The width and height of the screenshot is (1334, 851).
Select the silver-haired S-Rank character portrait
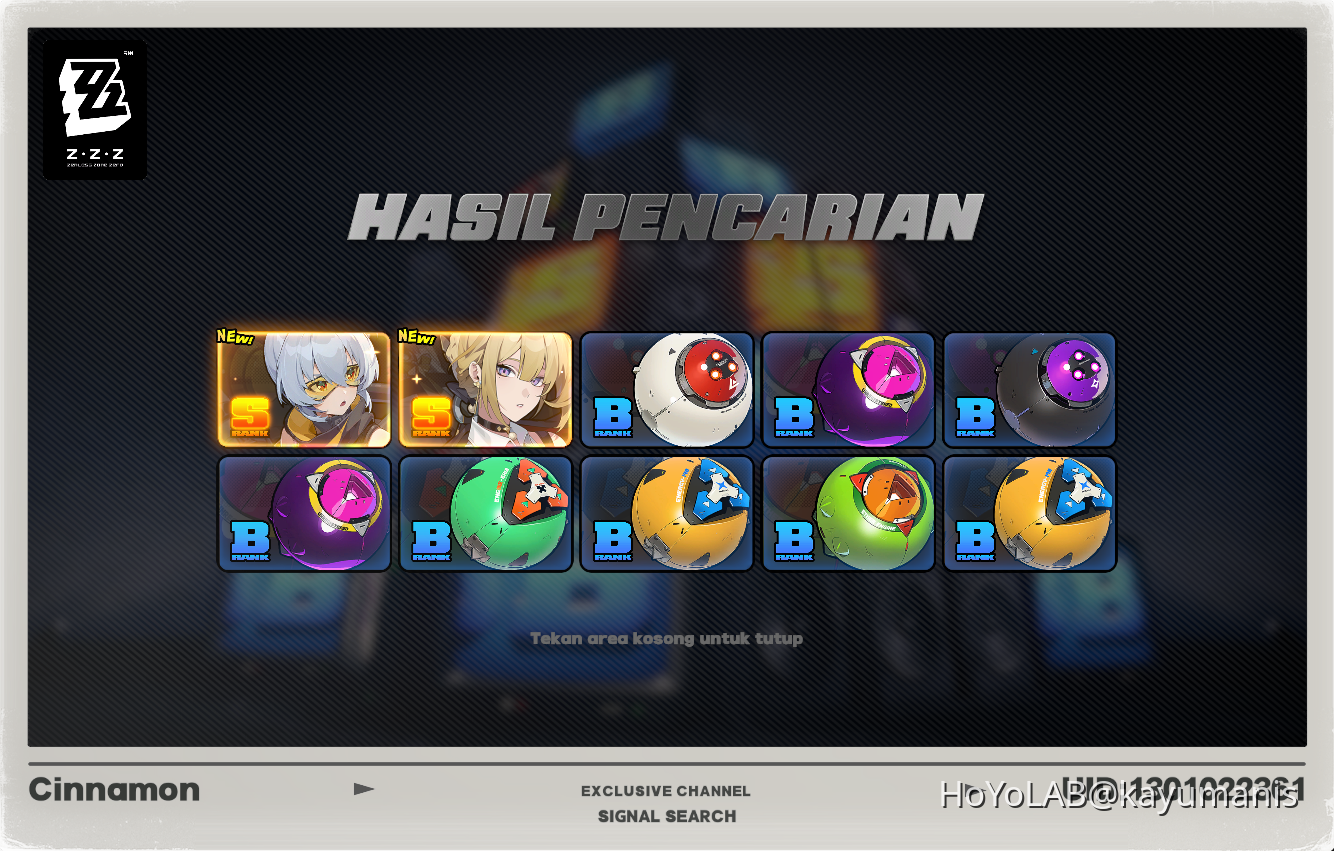[304, 389]
